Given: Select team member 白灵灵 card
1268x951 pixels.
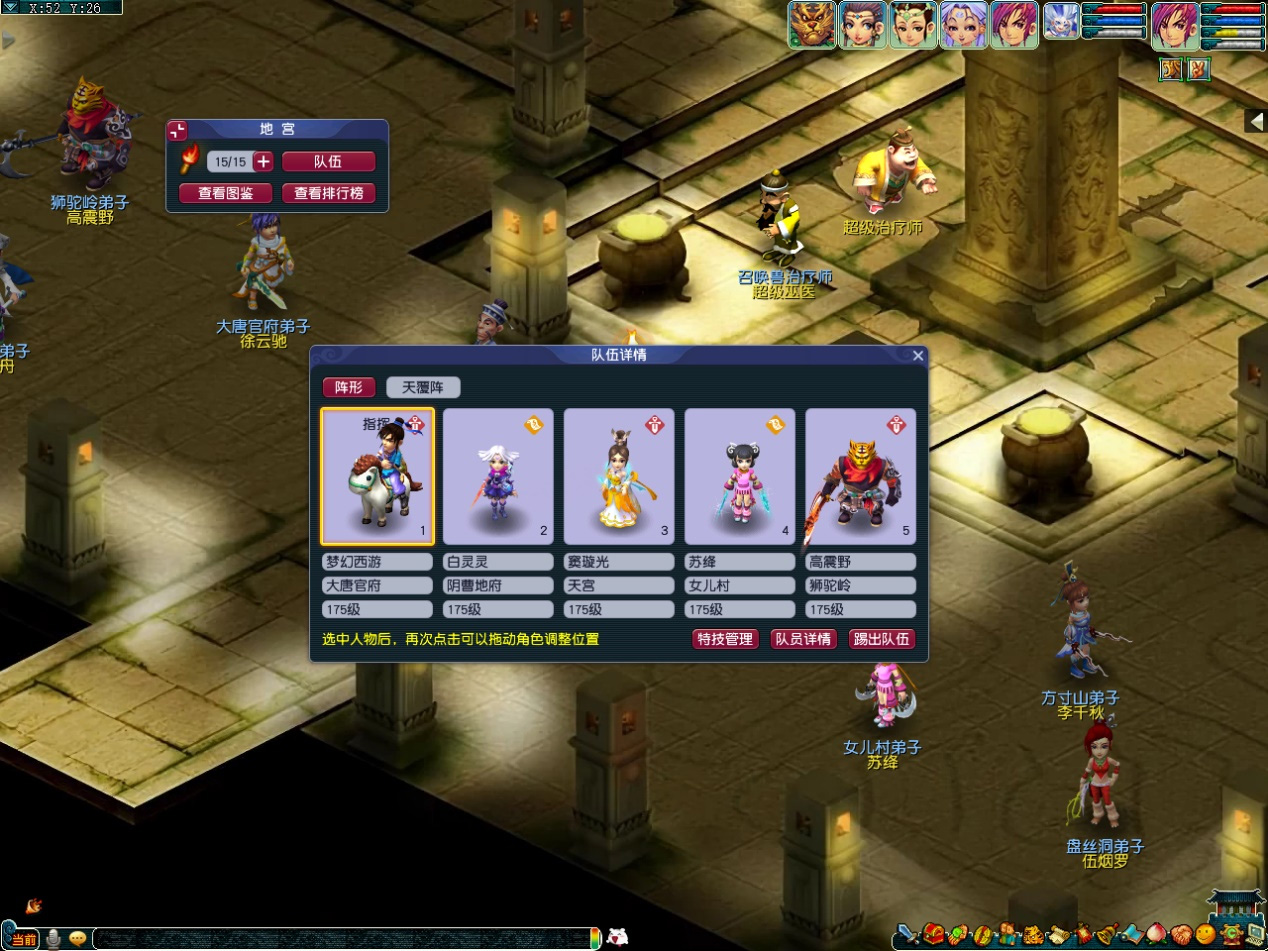Looking at the screenshot, I should tap(498, 476).
